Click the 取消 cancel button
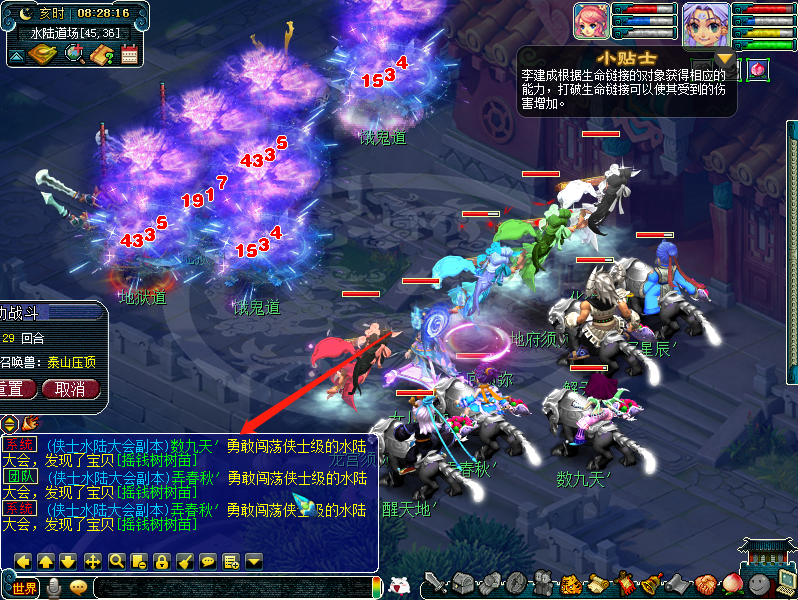798x600 pixels. pyautogui.click(x=70, y=389)
